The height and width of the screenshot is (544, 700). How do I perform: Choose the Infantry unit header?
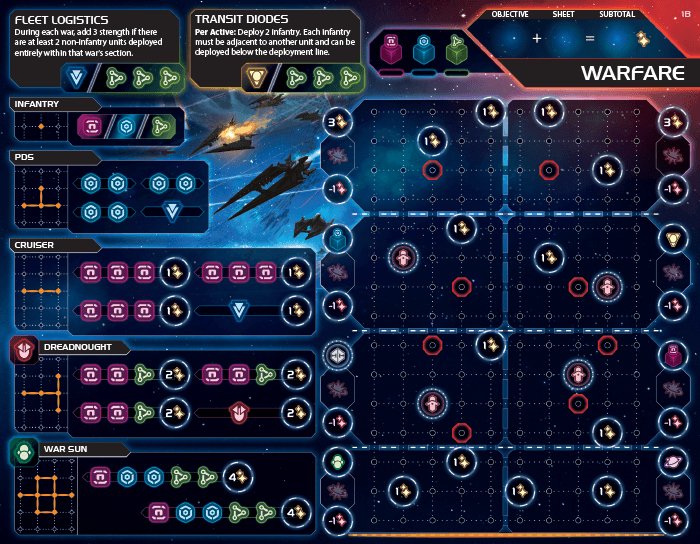click(x=37, y=103)
